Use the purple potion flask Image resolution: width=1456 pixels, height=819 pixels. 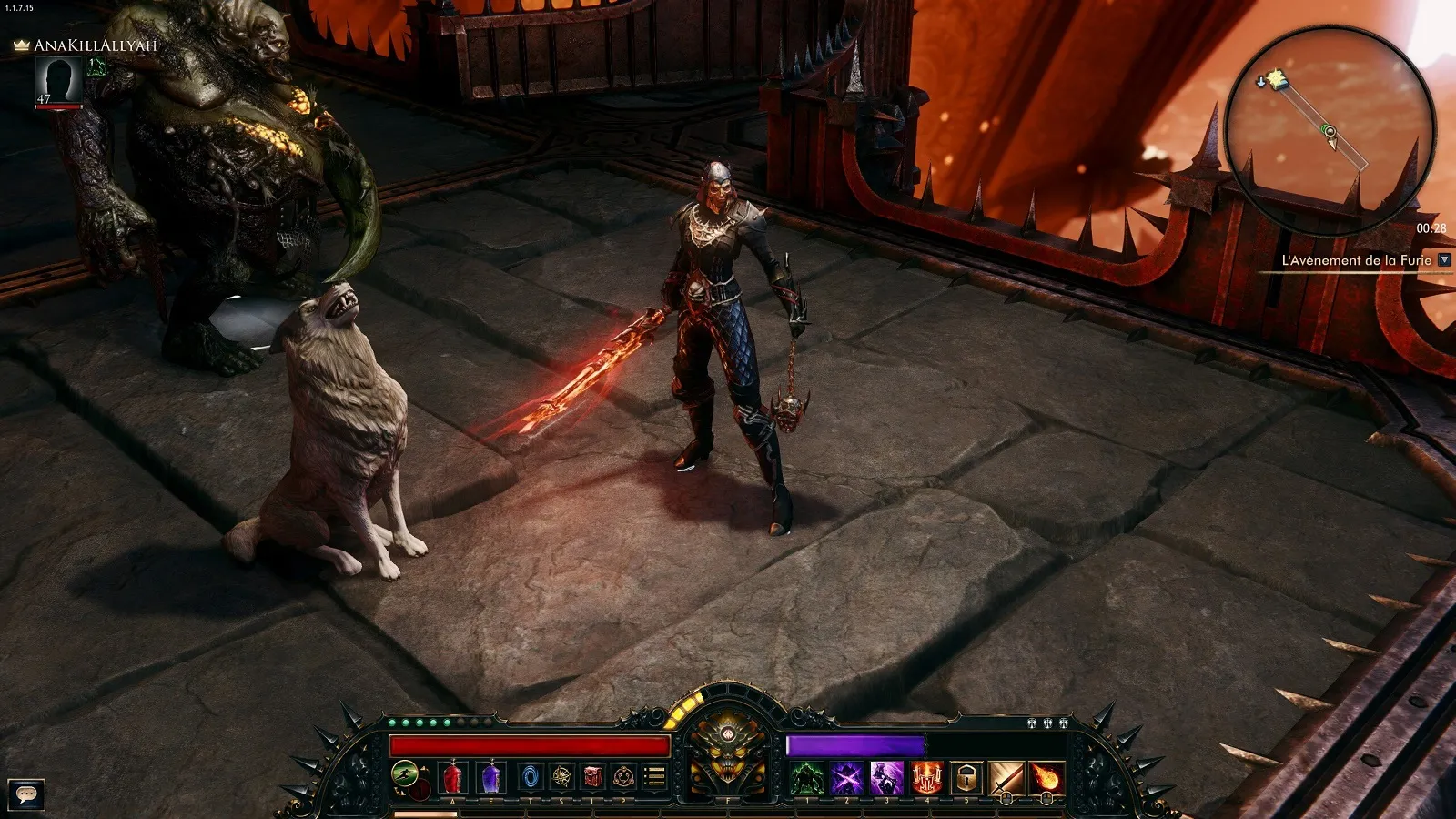[491, 778]
